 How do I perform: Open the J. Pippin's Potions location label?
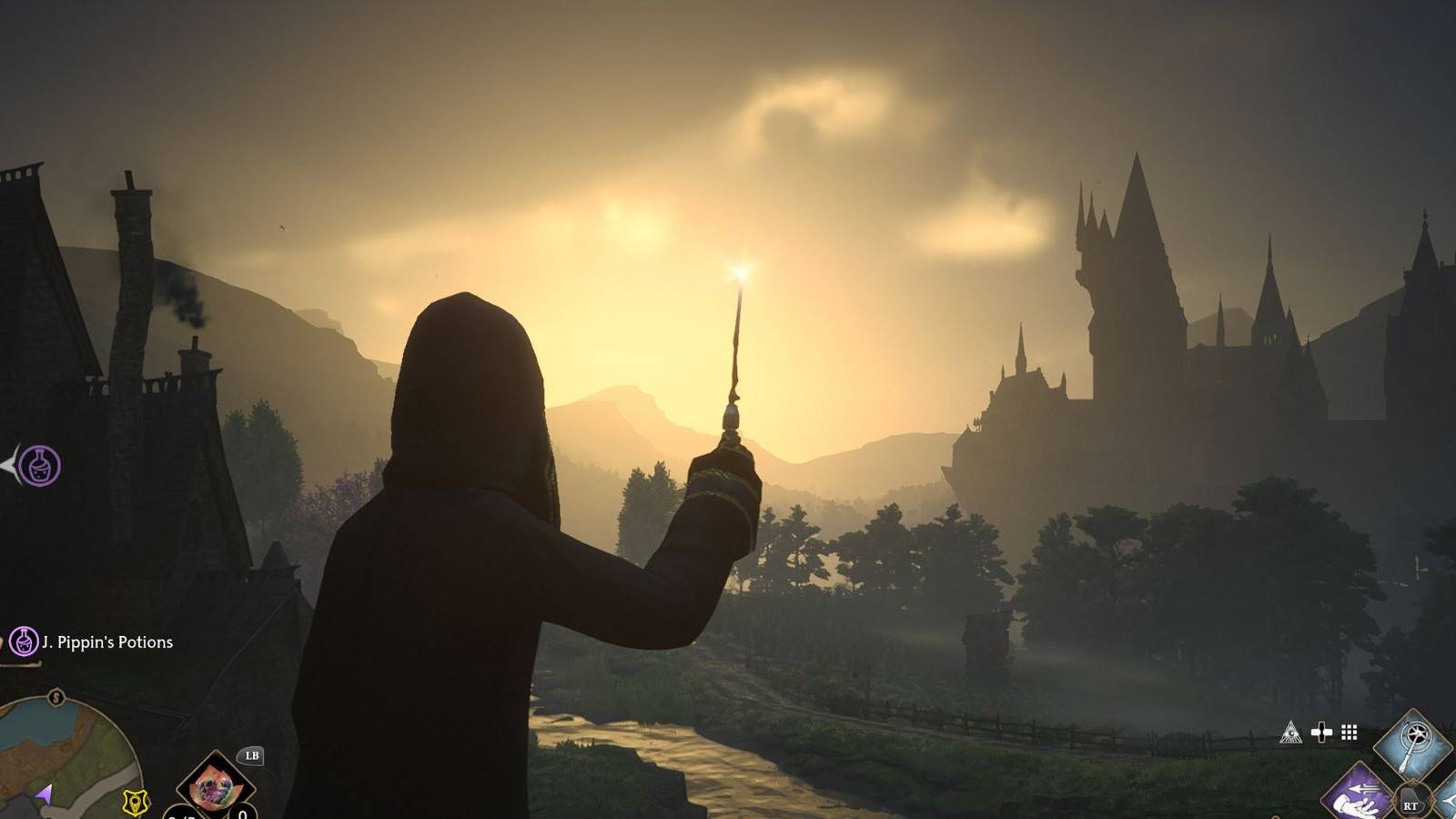click(x=105, y=642)
